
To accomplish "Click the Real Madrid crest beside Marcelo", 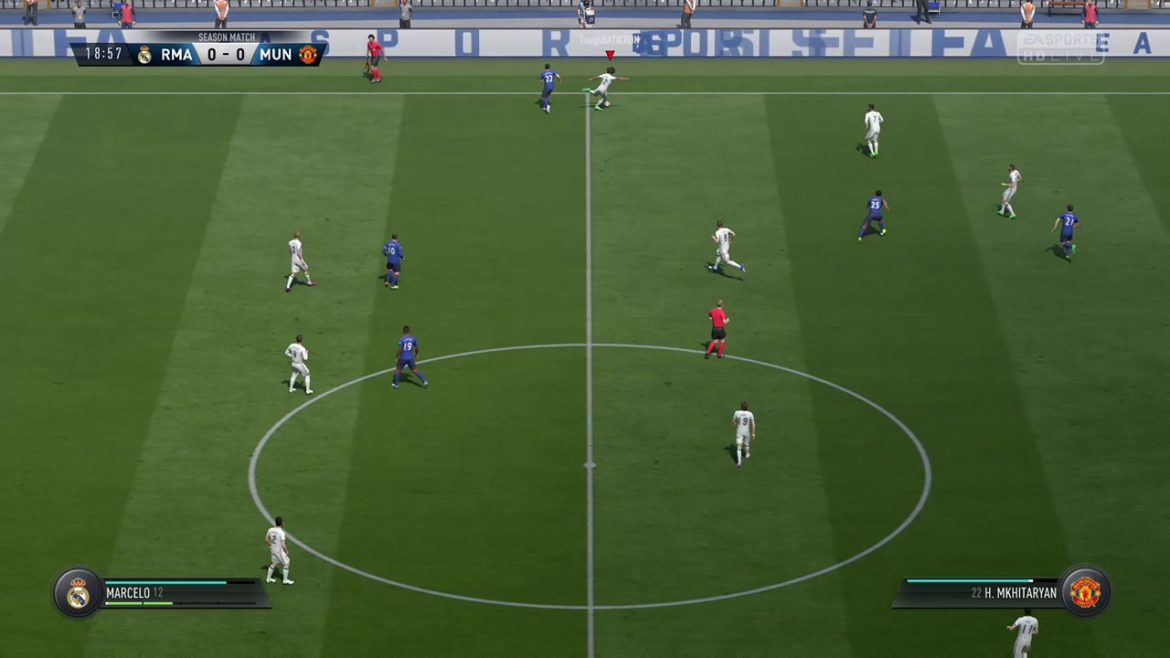I will (78, 593).
